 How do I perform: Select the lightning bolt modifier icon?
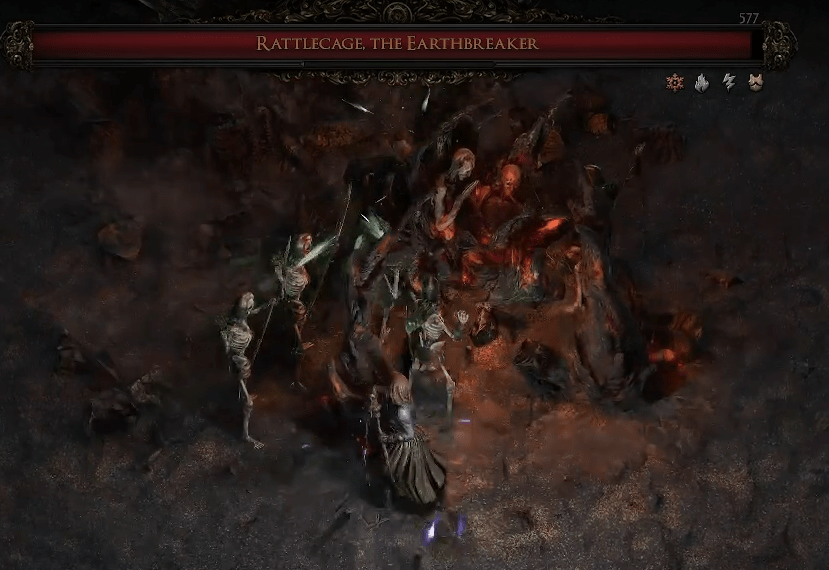coord(729,82)
